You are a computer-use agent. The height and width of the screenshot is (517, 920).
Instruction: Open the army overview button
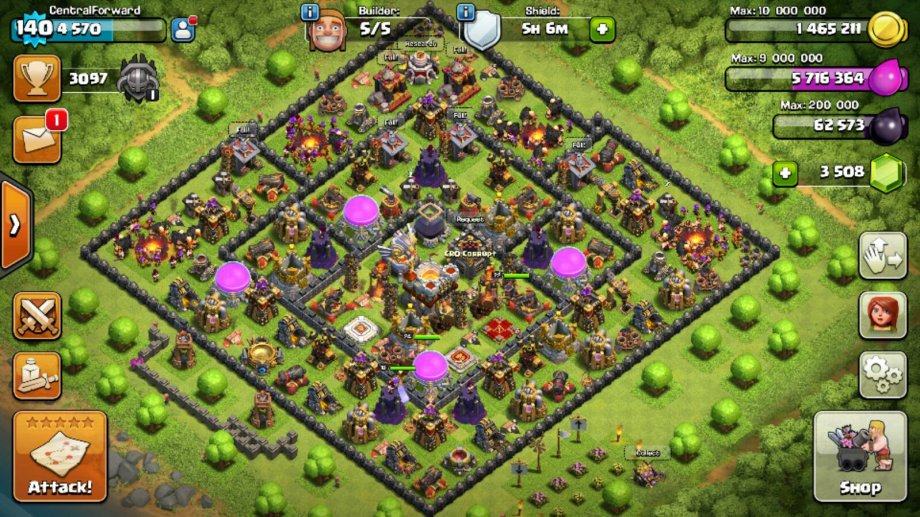(37, 374)
